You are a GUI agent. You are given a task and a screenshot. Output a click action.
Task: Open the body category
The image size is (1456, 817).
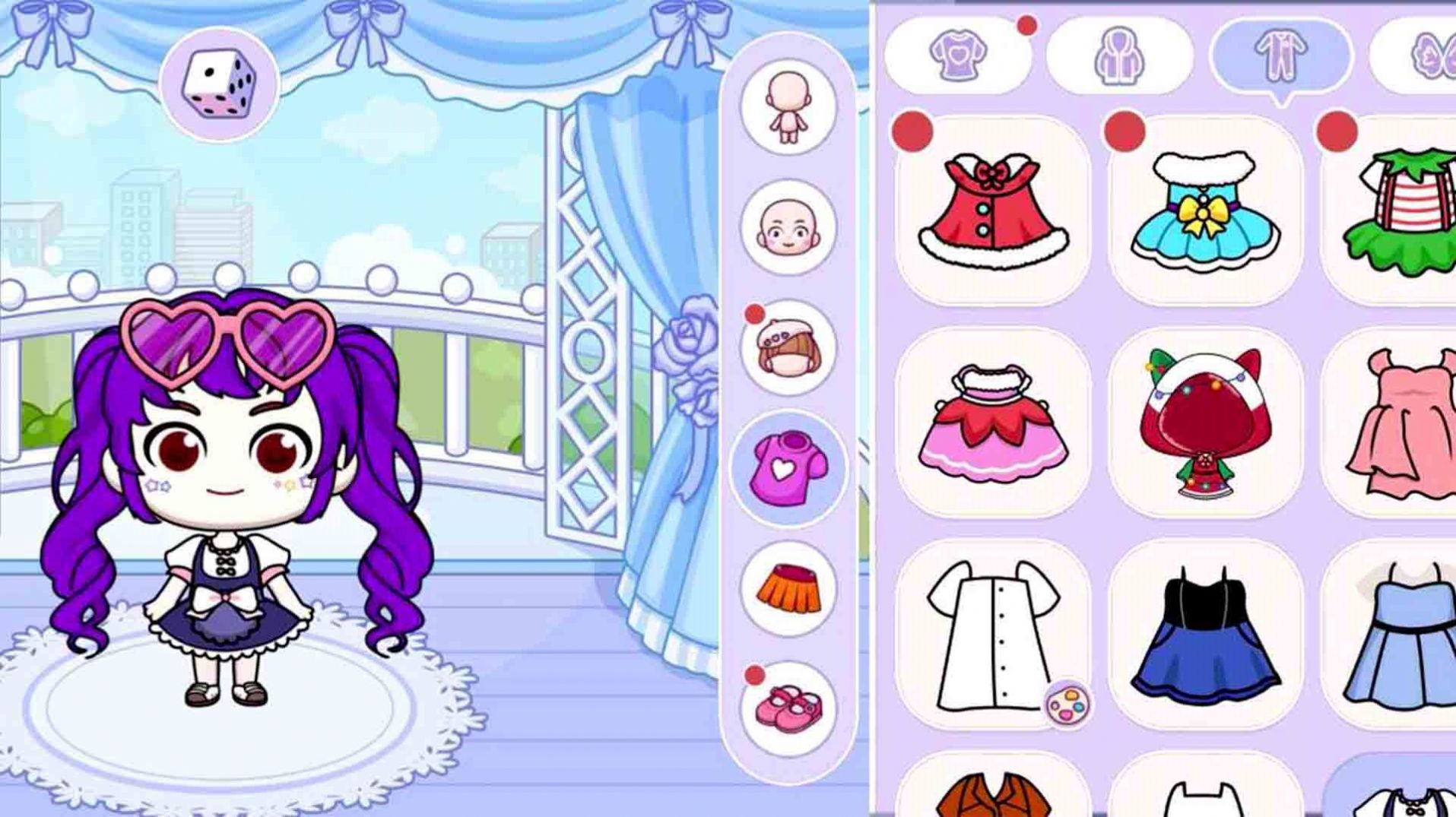click(x=788, y=107)
